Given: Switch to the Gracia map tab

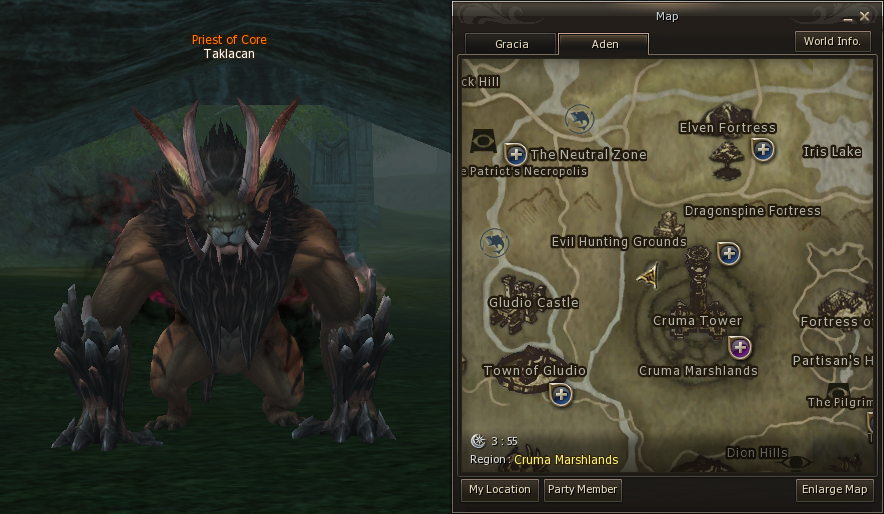Looking at the screenshot, I should (x=510, y=44).
